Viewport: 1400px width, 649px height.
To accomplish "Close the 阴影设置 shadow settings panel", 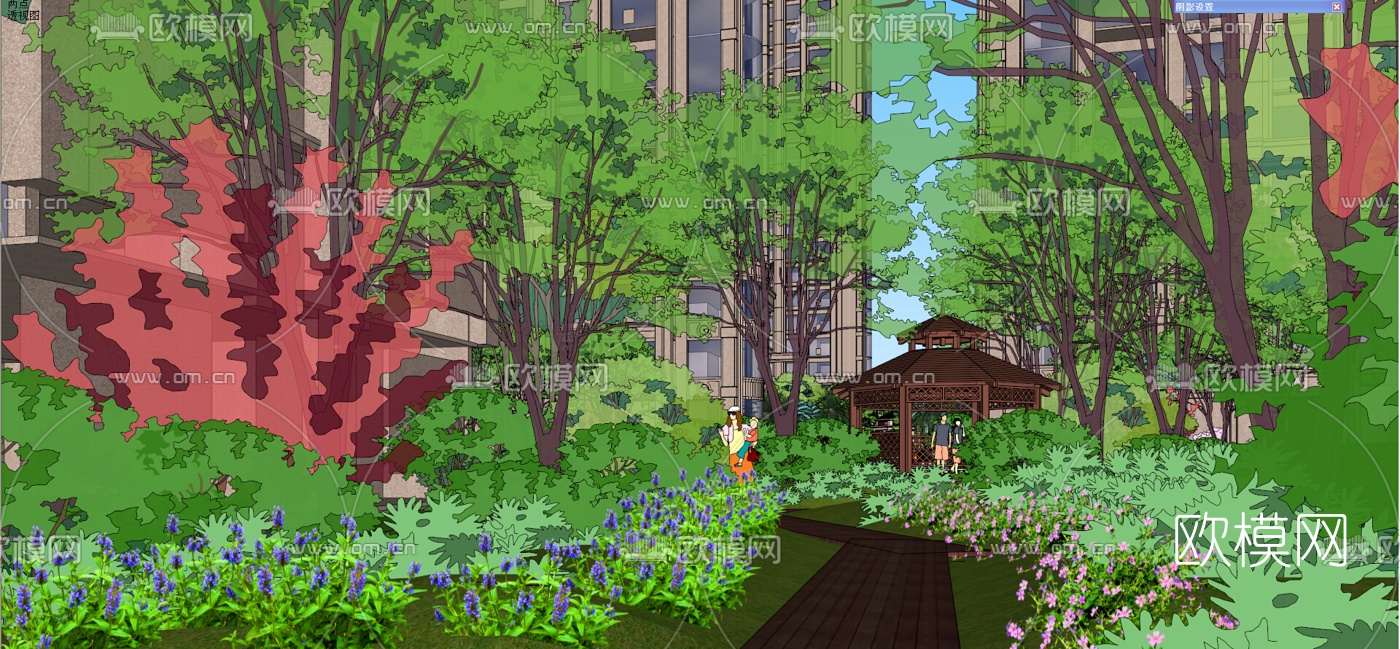I will tap(1337, 7).
